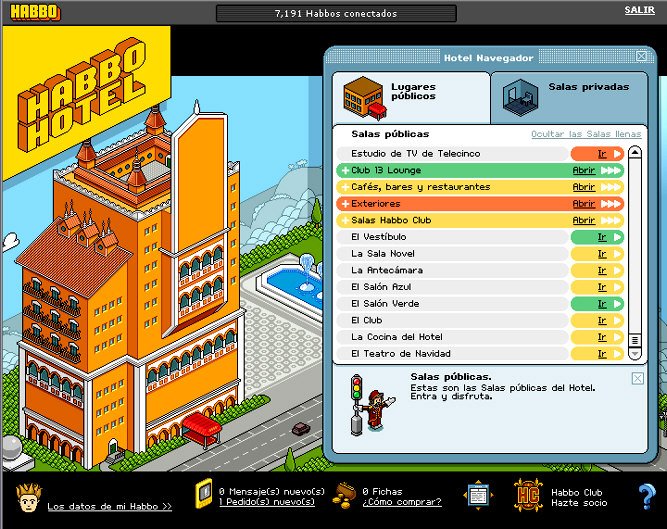Close the Salas públicas info panel
Viewport: 667px width, 529px height.
pyautogui.click(x=638, y=378)
